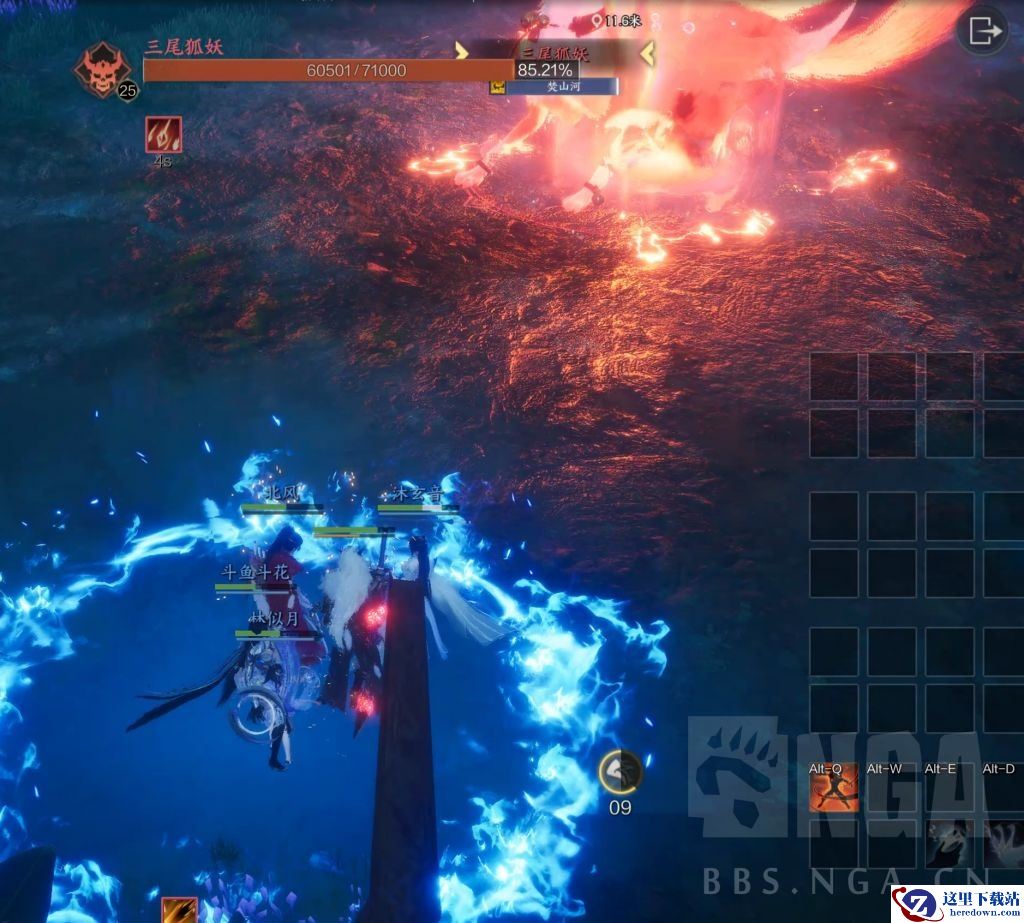Screen dimensions: 1024x923
Task: Inspect the red claw debuff icon
Action: pos(162,134)
